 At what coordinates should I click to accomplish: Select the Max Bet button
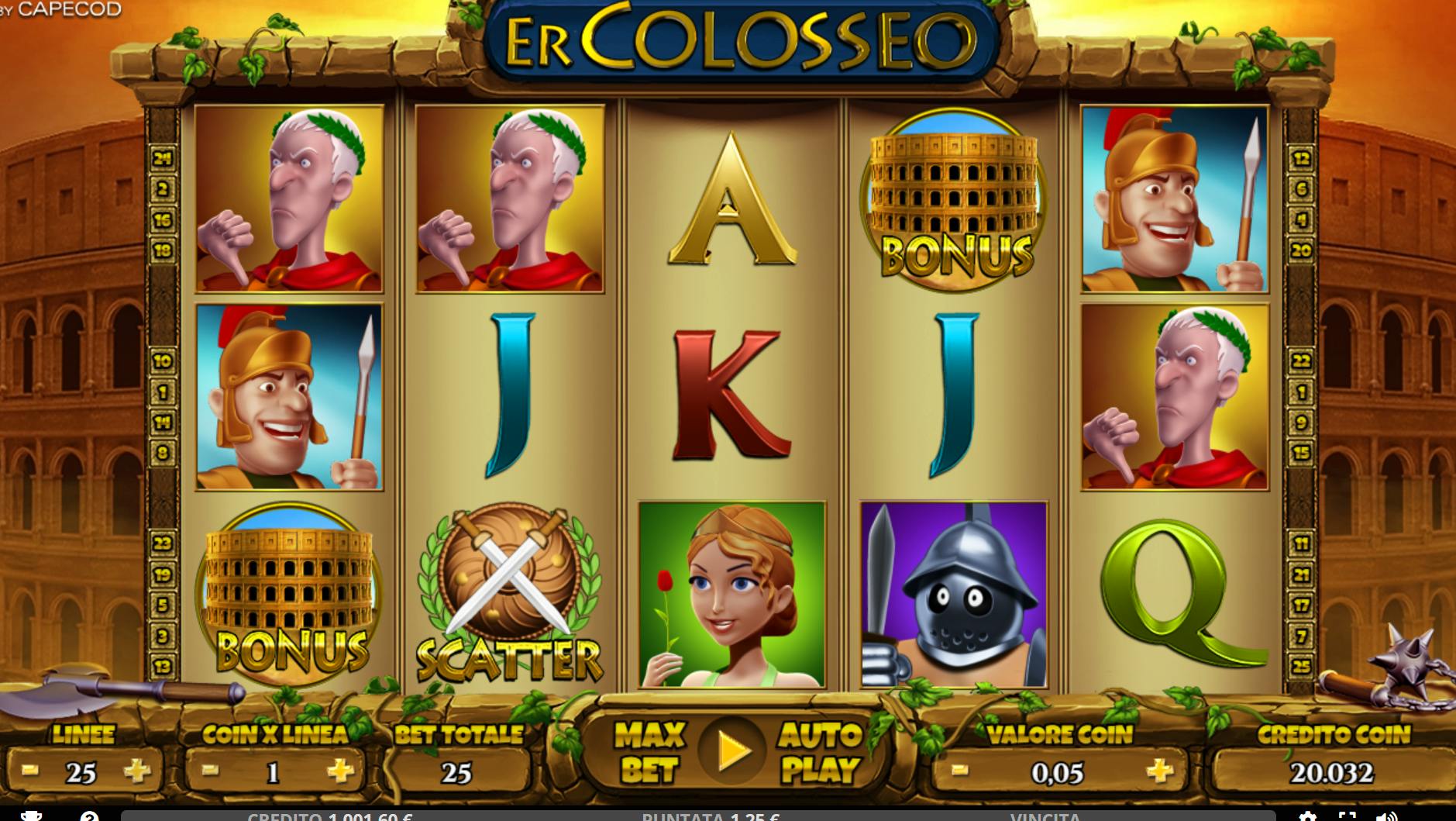pyautogui.click(x=649, y=752)
